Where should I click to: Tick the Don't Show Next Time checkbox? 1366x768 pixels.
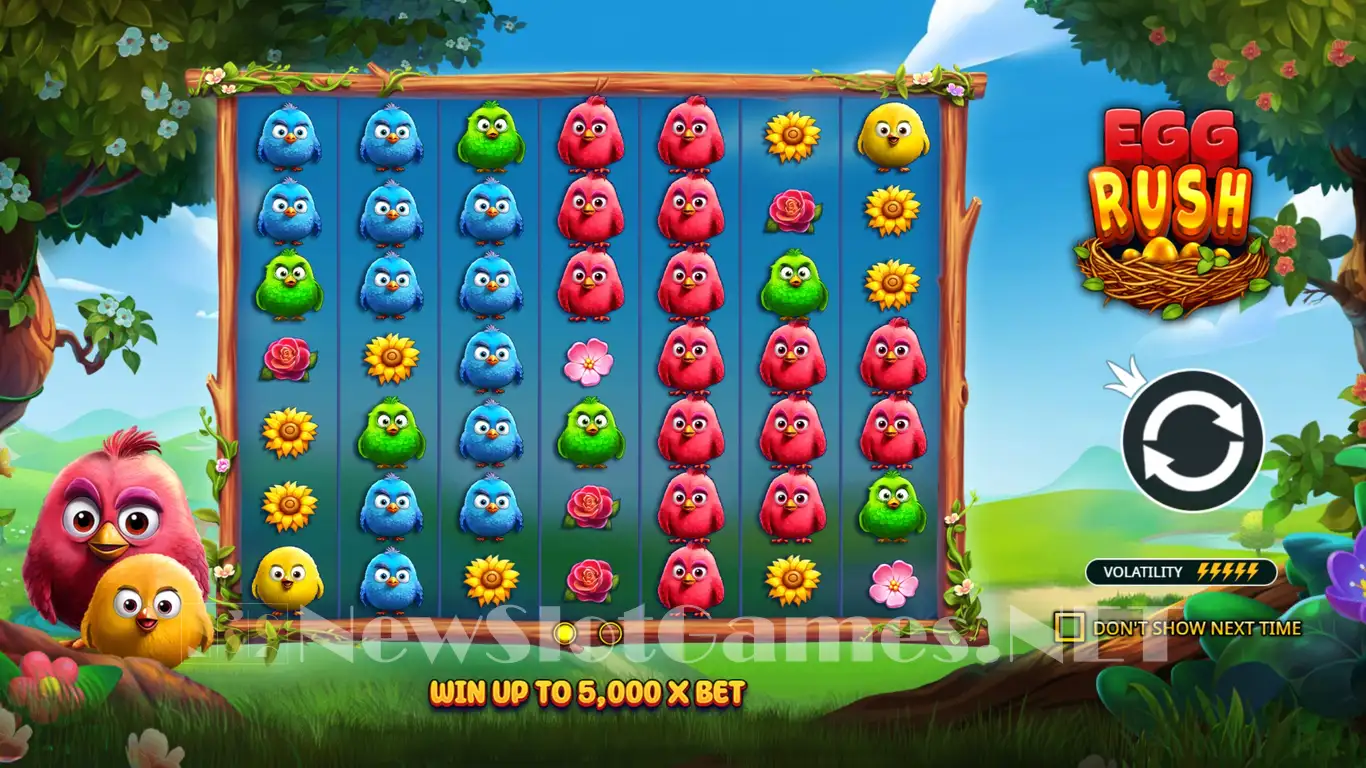(x=1069, y=627)
